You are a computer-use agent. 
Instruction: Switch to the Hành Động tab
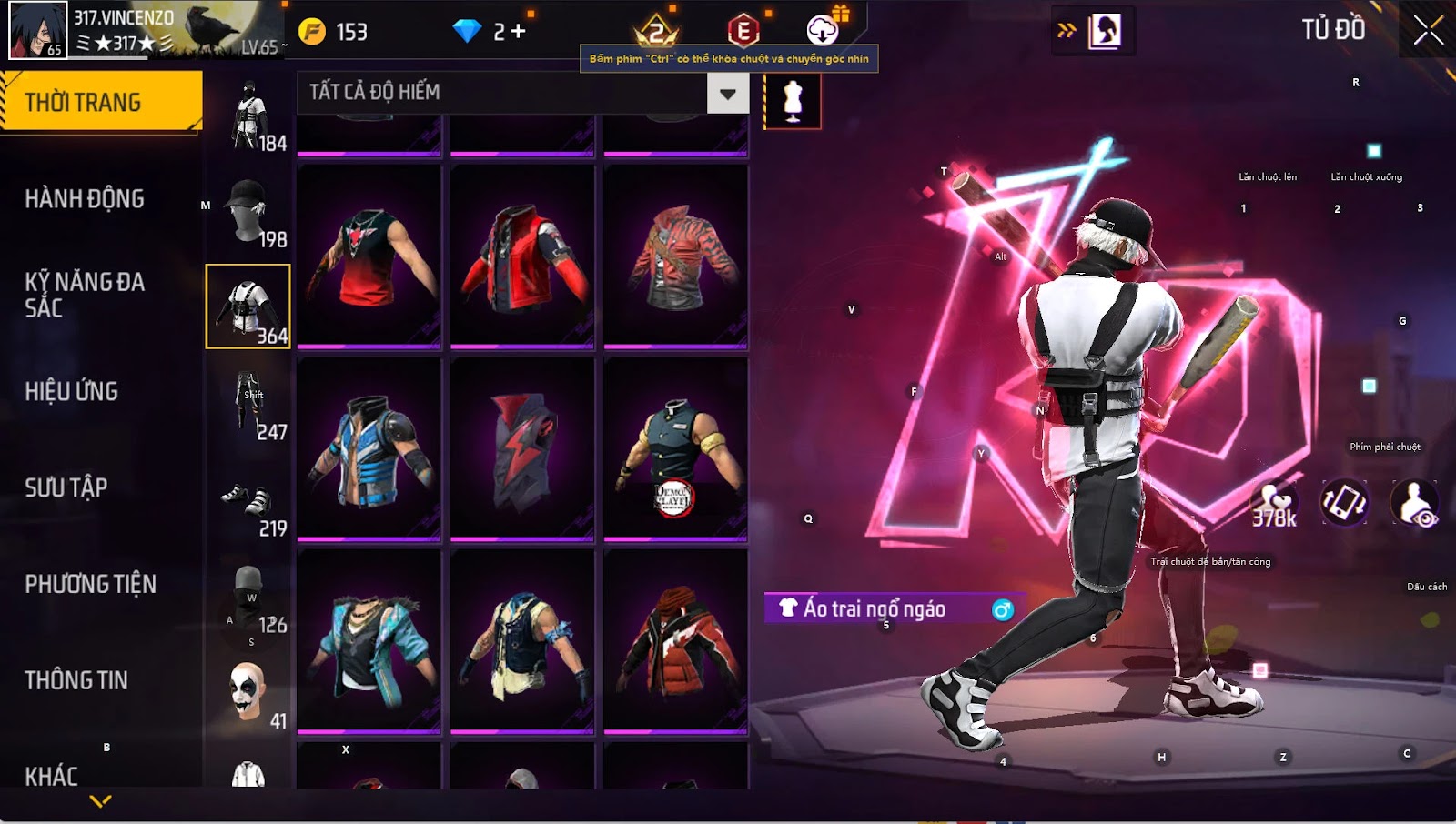coord(85,198)
